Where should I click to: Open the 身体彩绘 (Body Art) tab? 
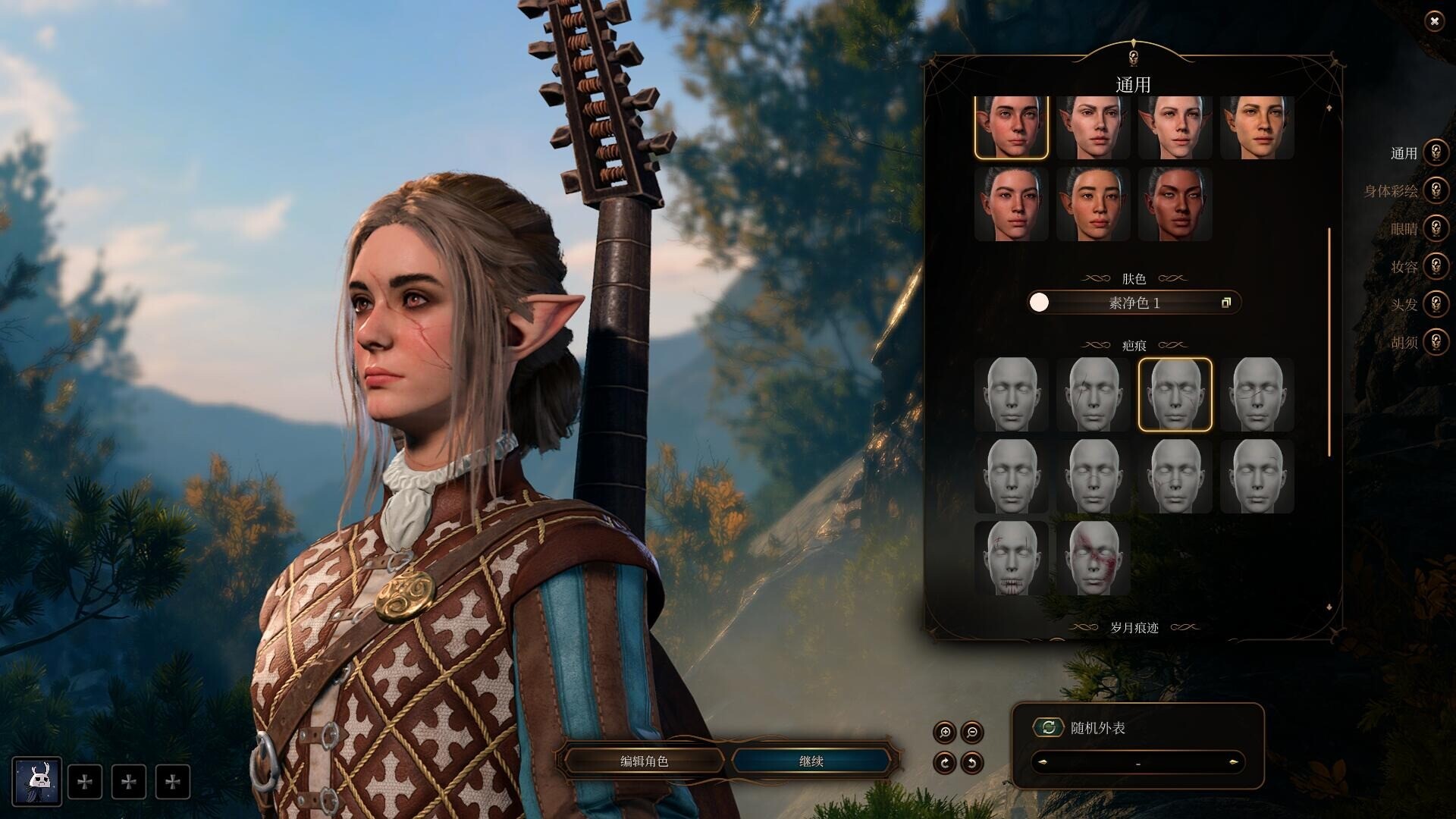click(1435, 190)
